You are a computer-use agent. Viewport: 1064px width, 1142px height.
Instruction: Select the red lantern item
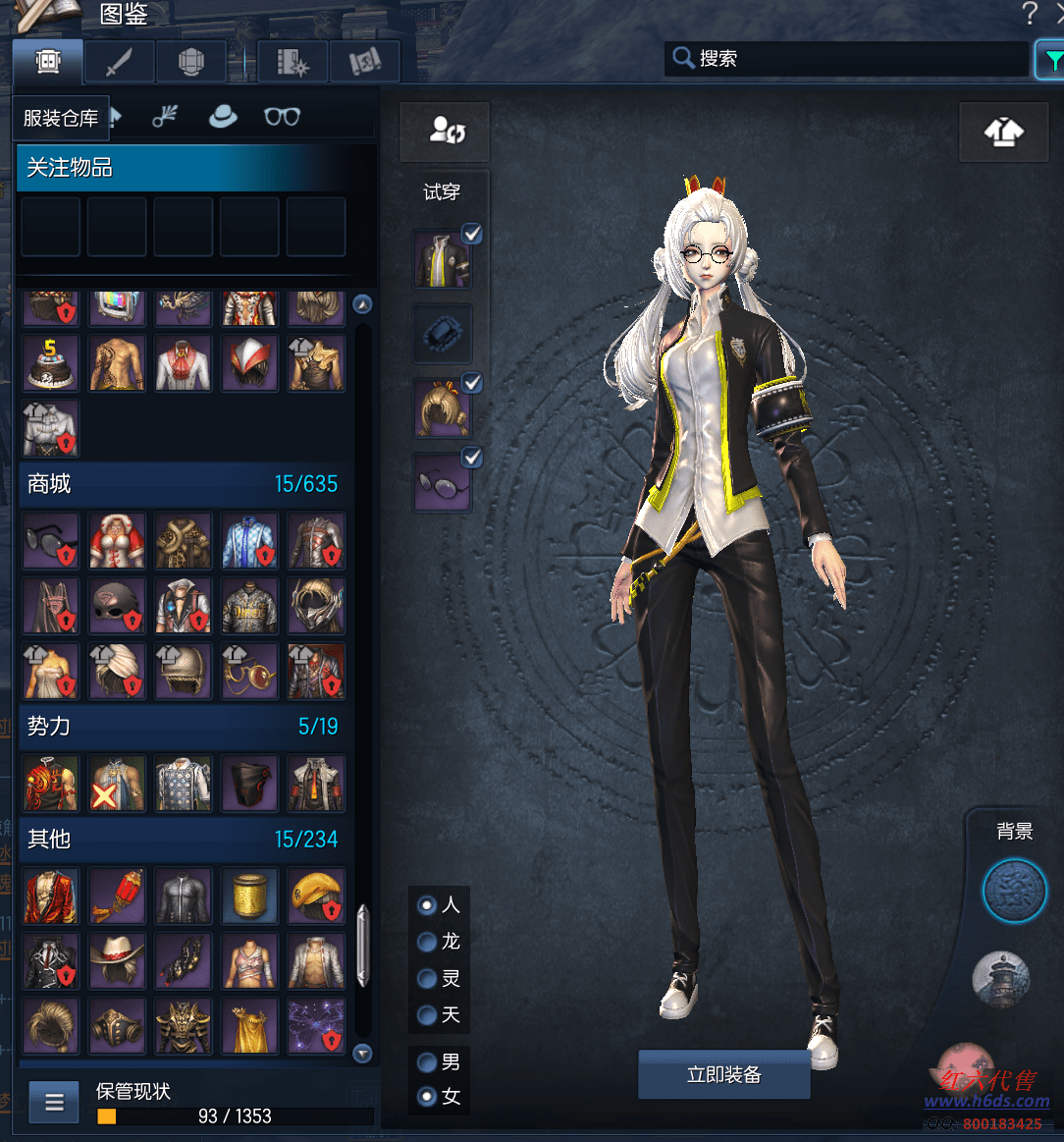[117, 895]
